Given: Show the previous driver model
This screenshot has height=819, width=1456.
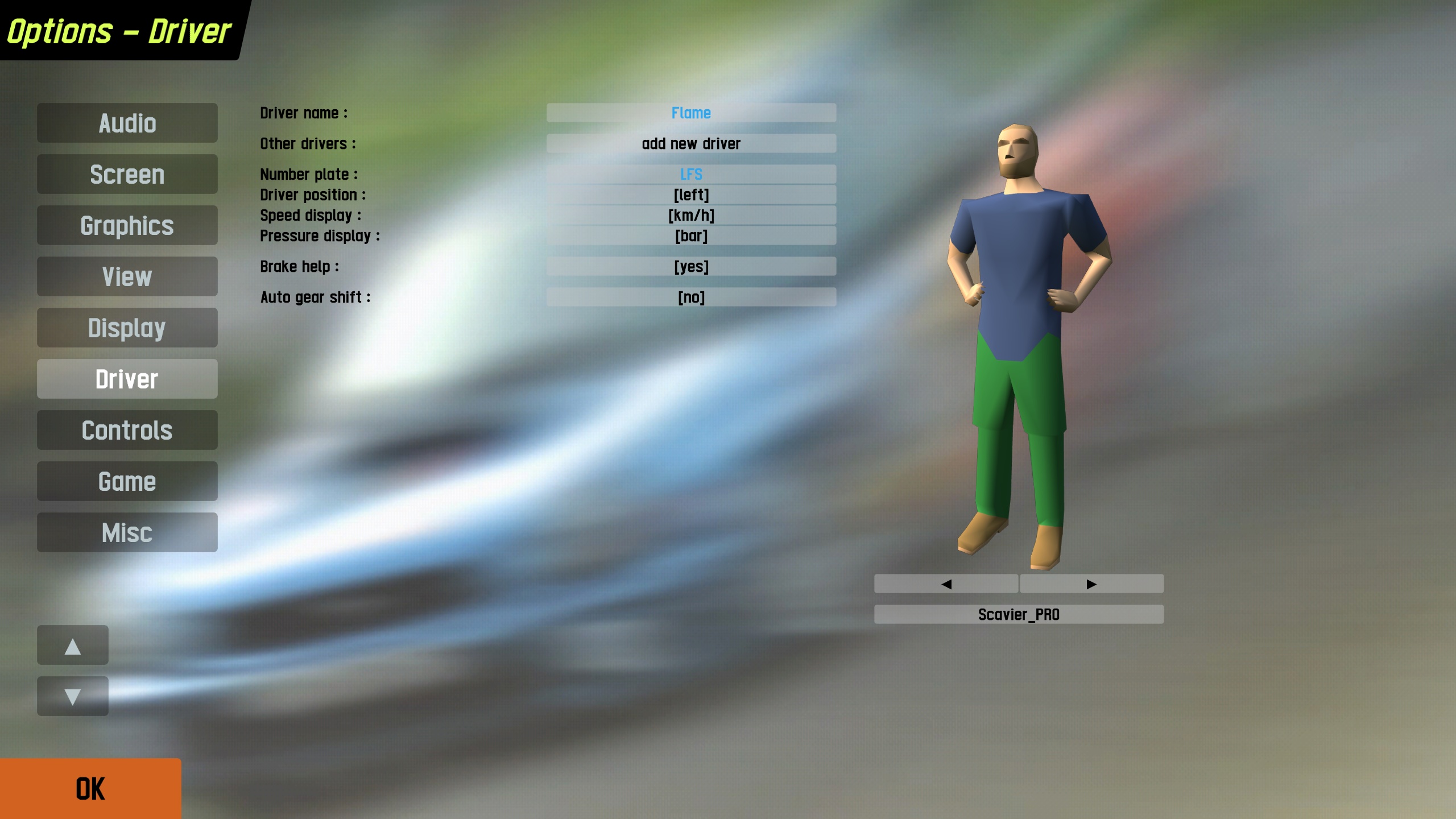Looking at the screenshot, I should coord(946,584).
